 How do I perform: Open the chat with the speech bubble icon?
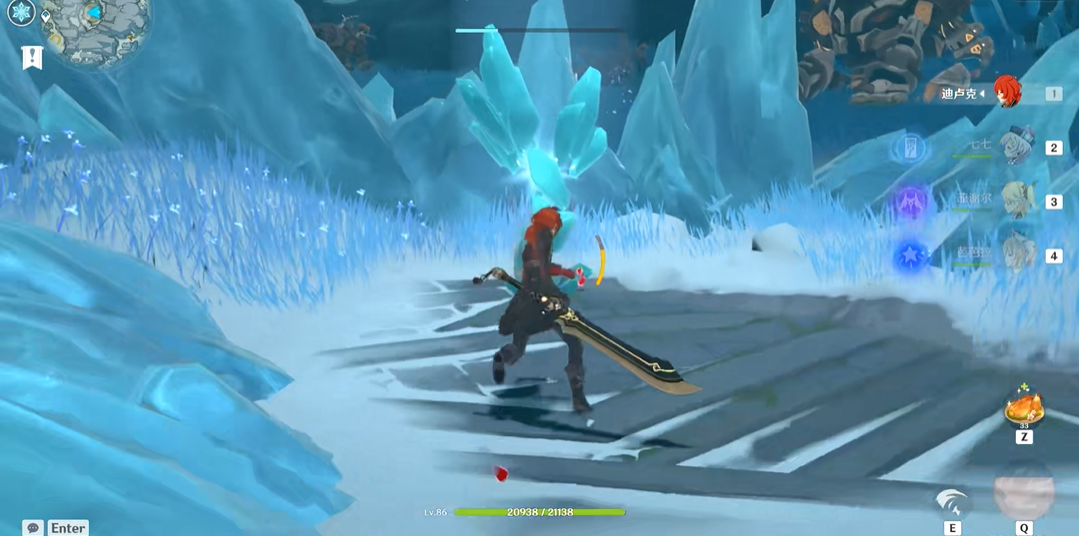click(33, 528)
